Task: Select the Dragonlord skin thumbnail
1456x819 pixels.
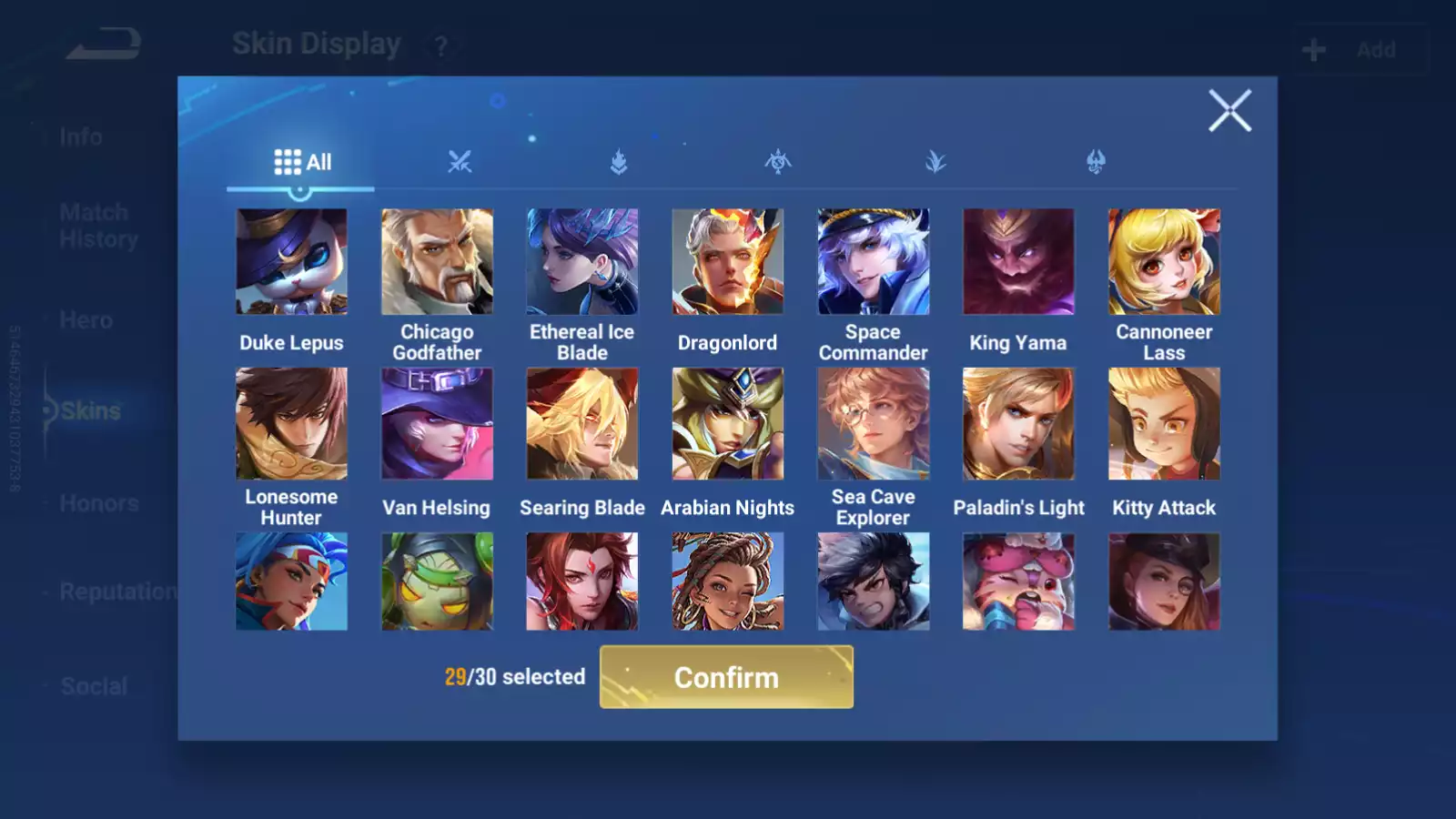Action: tap(727, 262)
